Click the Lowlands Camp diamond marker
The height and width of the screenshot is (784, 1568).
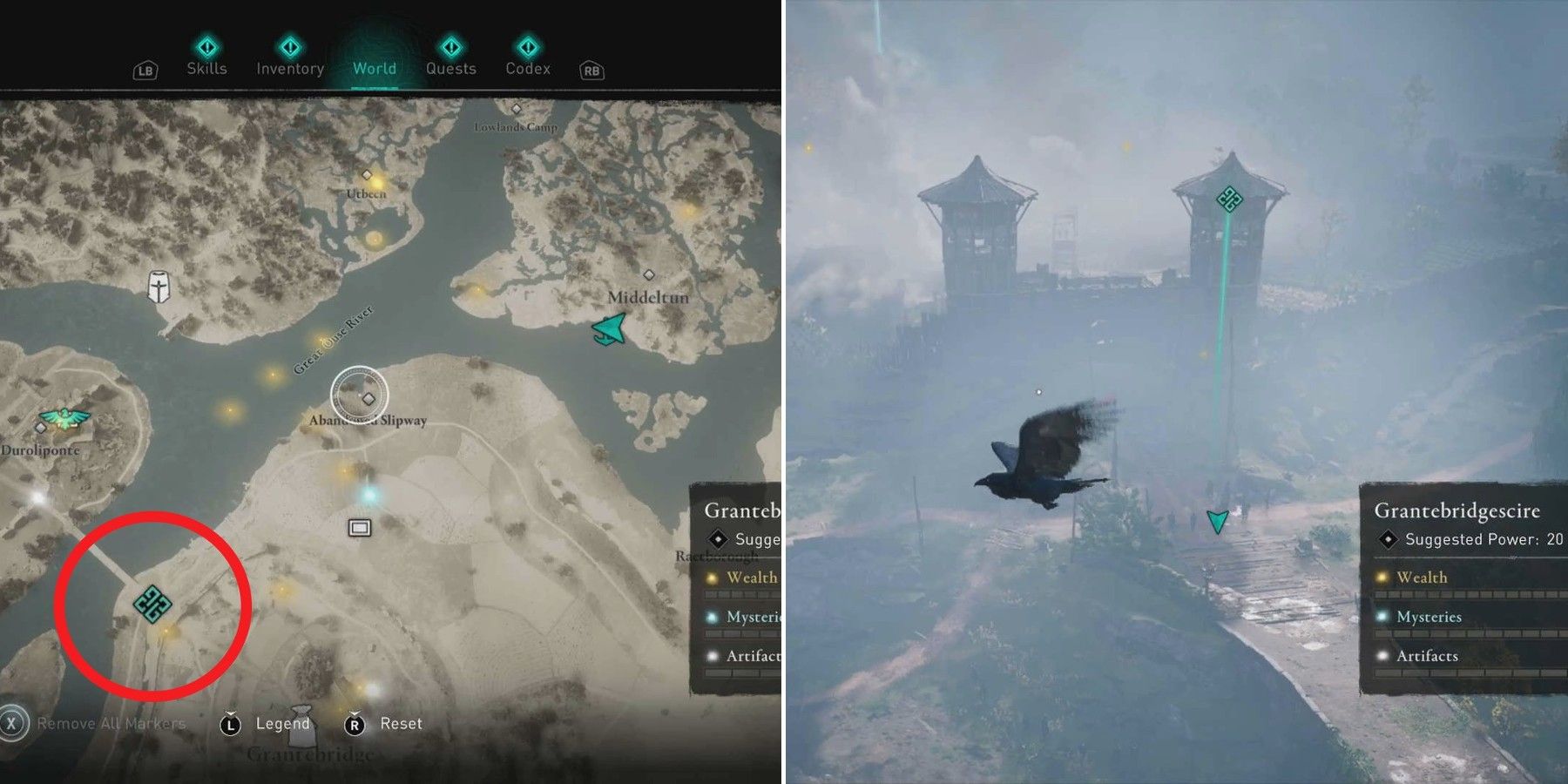[517, 108]
